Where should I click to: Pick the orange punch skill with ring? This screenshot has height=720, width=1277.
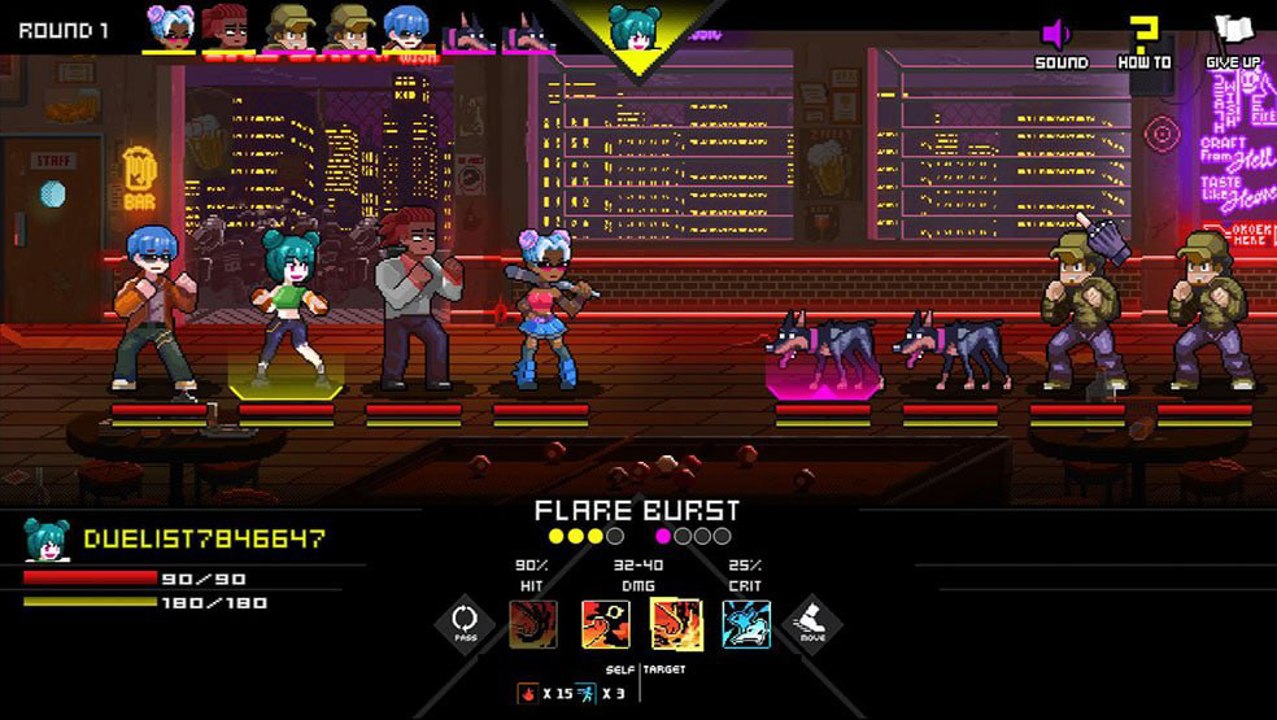pyautogui.click(x=606, y=624)
